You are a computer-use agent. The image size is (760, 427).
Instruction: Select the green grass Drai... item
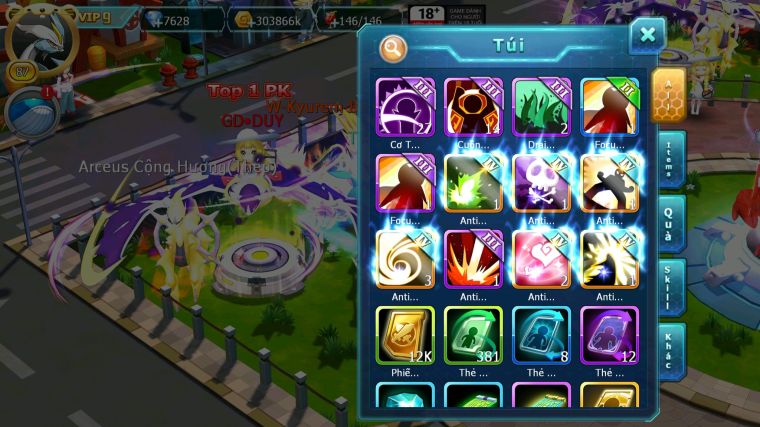coord(541,106)
